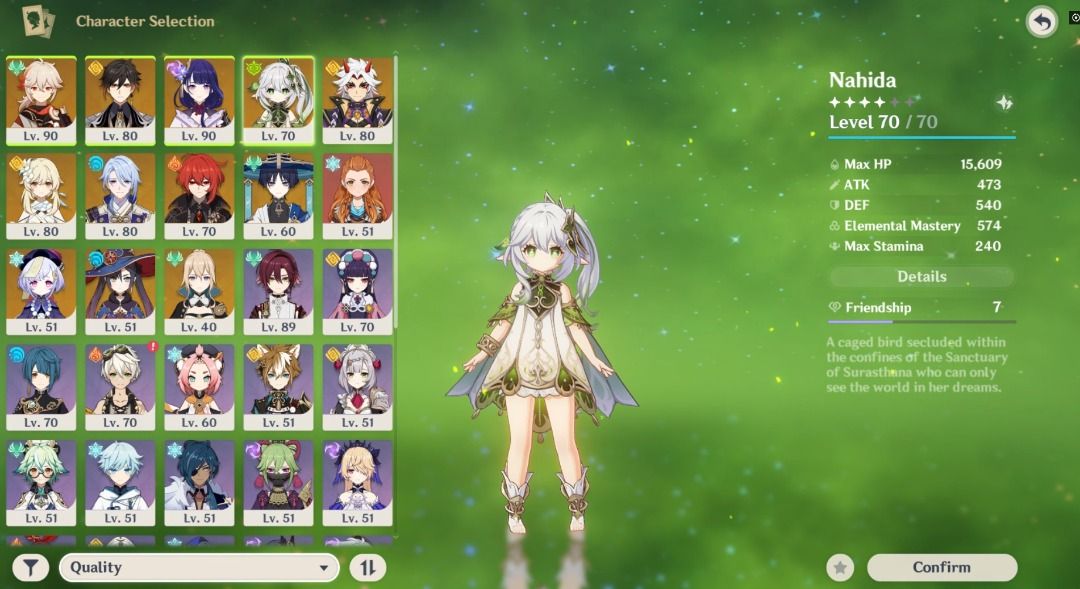Pick the Raiden Shogun portrait

tap(199, 100)
